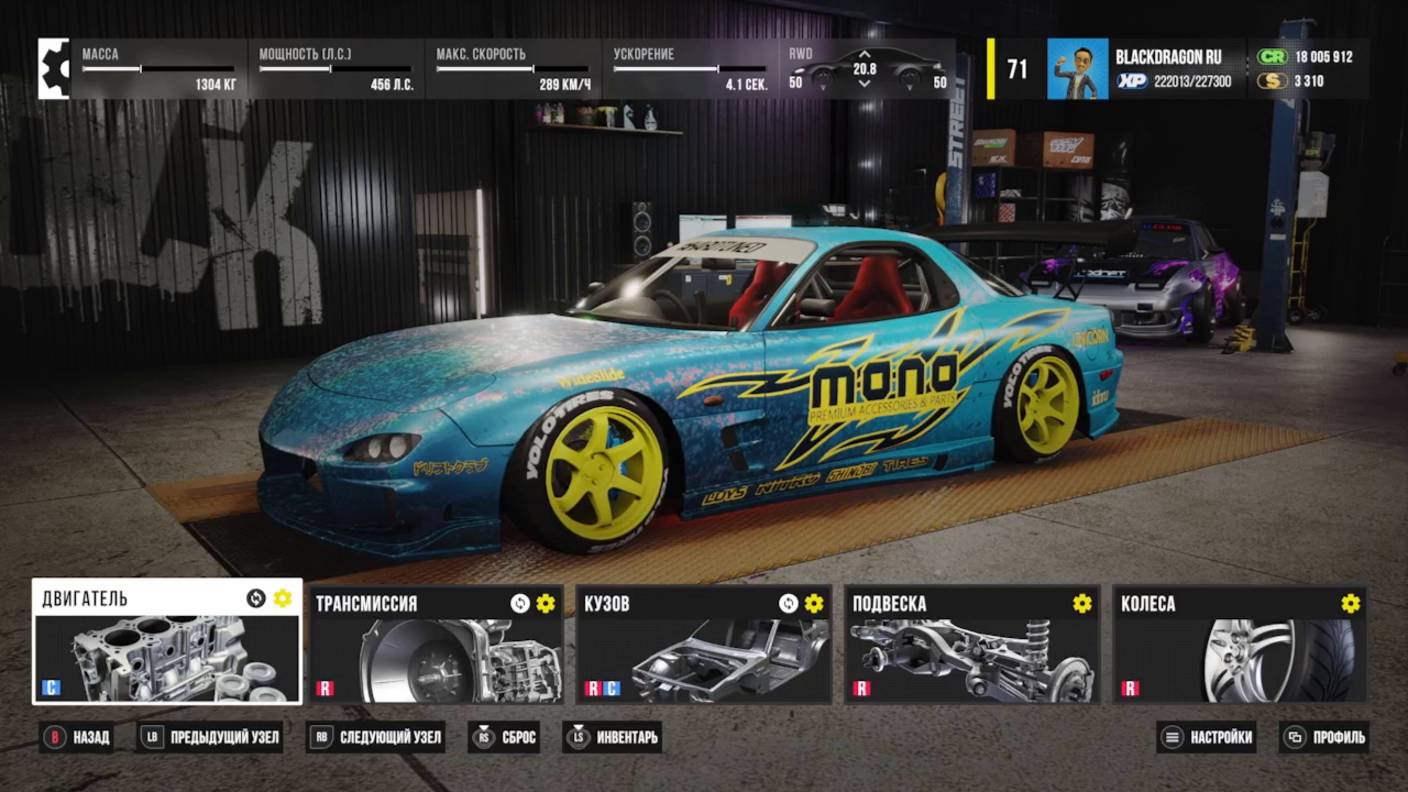The height and width of the screenshot is (792, 1408).
Task: Lower the RWD balance with down arrow
Action: coord(865,85)
